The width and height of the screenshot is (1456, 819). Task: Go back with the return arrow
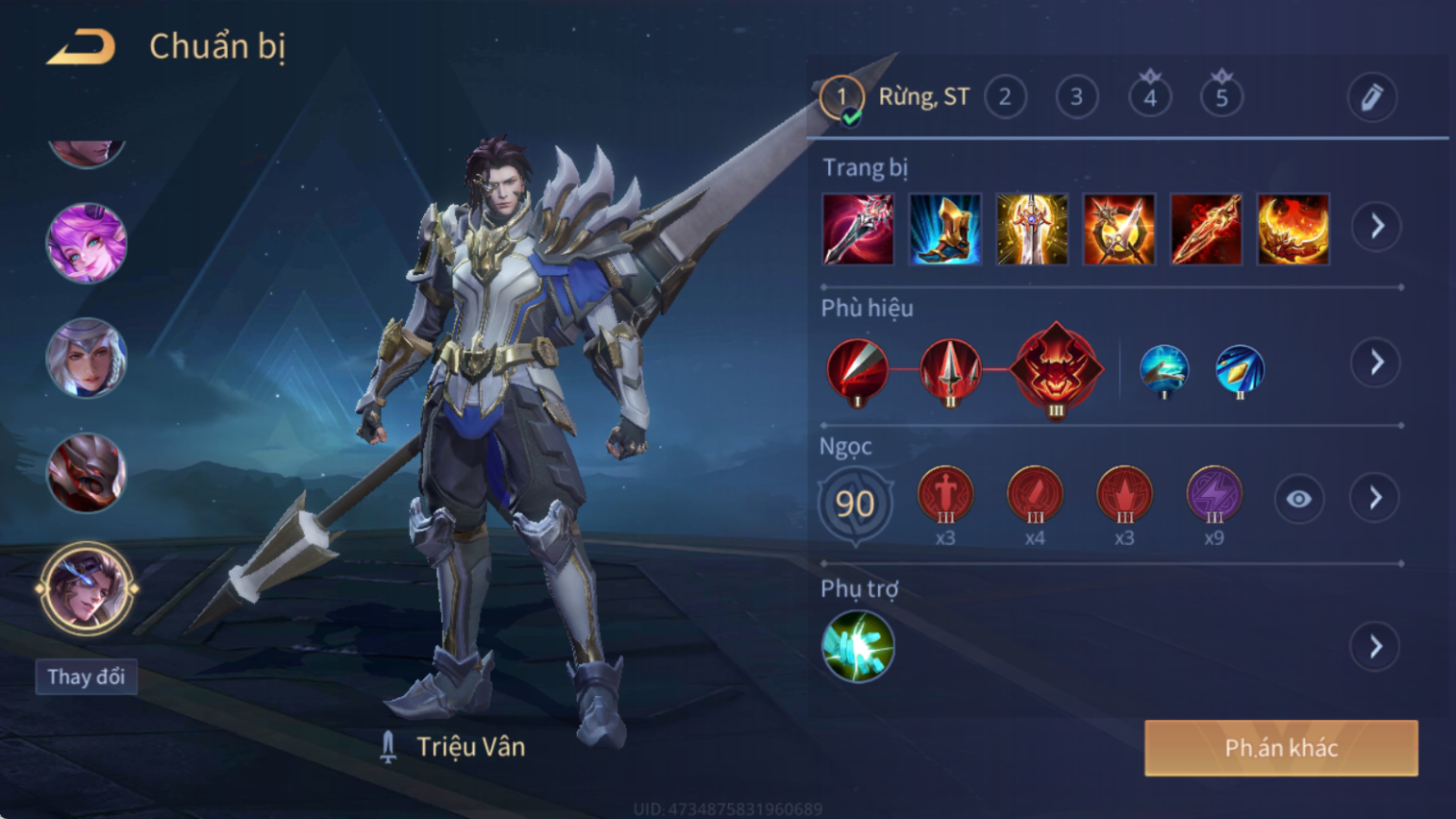pyautogui.click(x=82, y=47)
